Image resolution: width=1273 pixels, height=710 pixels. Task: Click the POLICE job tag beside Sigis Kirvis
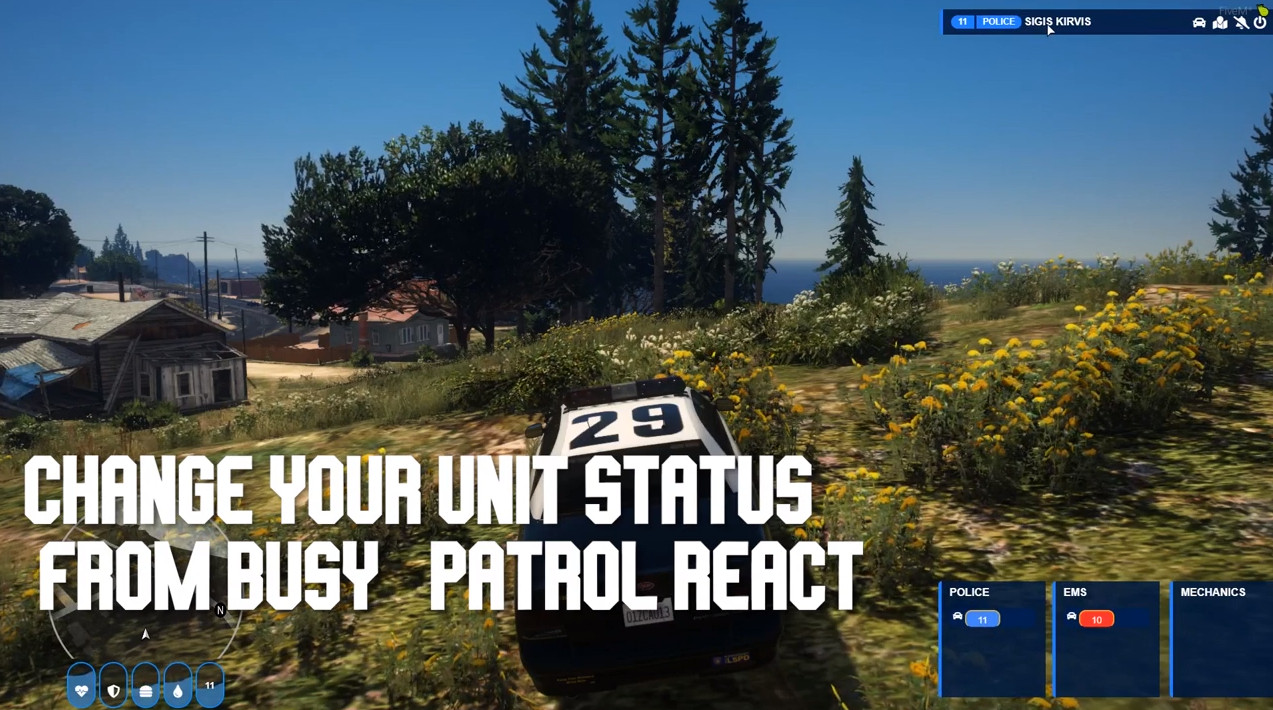998,22
